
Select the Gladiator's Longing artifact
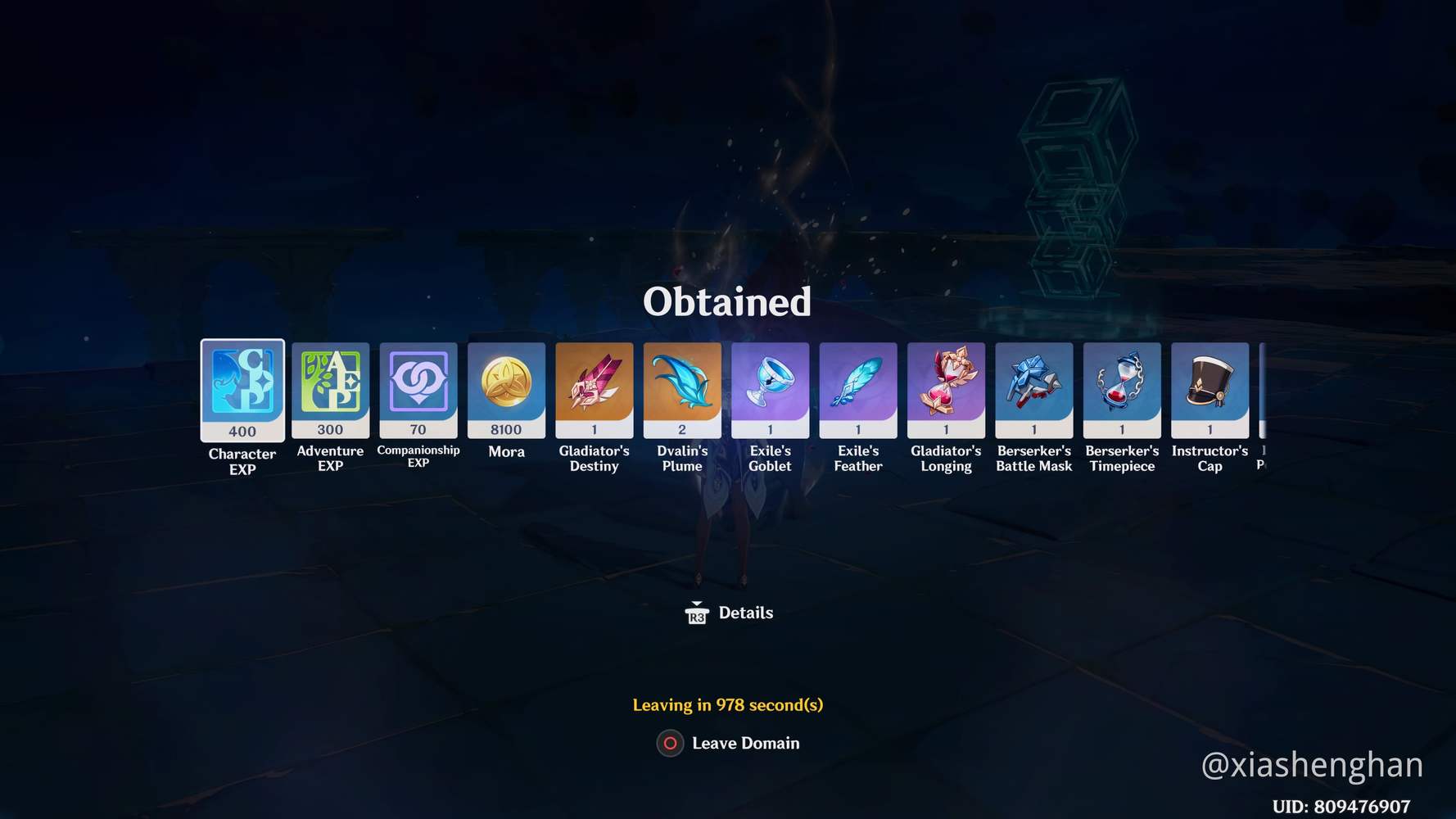tap(946, 387)
